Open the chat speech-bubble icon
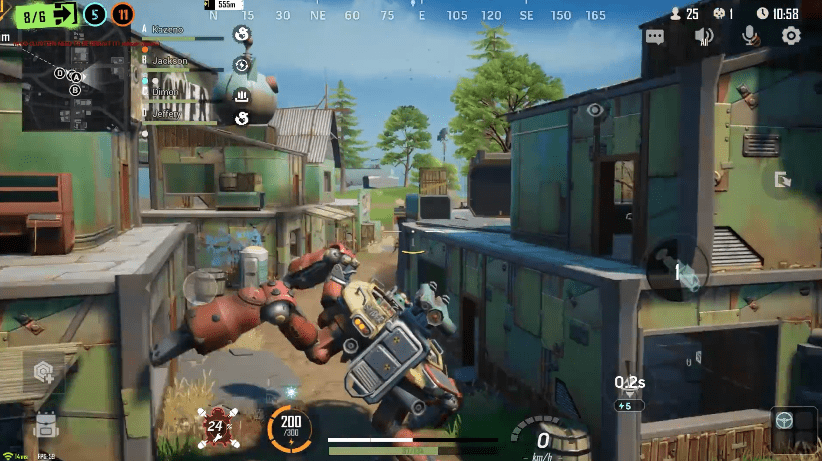This screenshot has height=461, width=822. click(655, 37)
